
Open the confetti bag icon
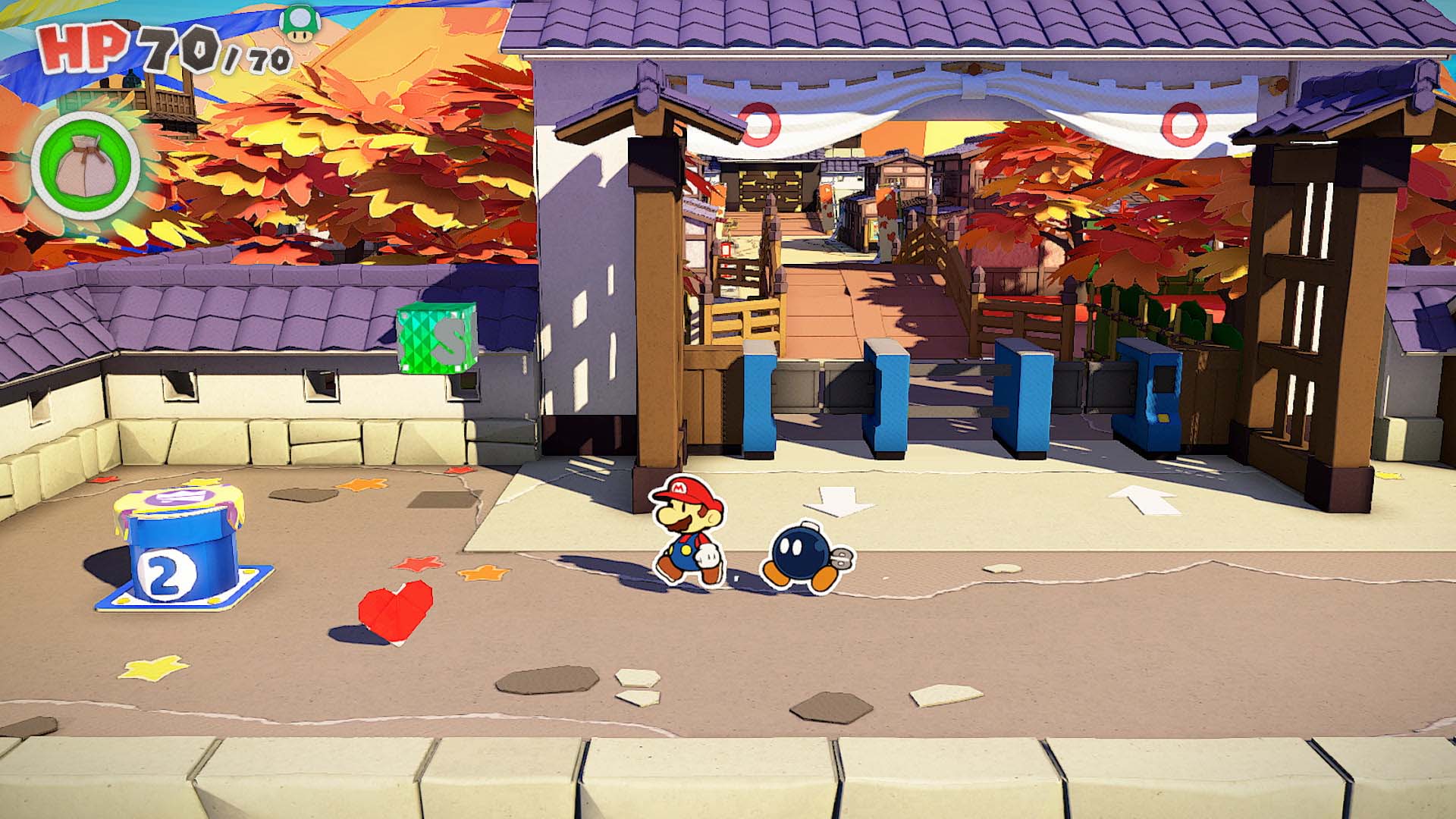(85, 168)
